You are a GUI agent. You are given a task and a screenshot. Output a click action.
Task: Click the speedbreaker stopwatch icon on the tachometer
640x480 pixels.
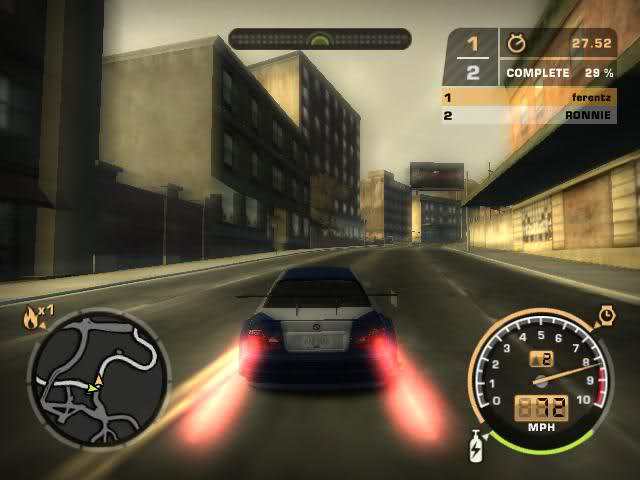(x=606, y=316)
